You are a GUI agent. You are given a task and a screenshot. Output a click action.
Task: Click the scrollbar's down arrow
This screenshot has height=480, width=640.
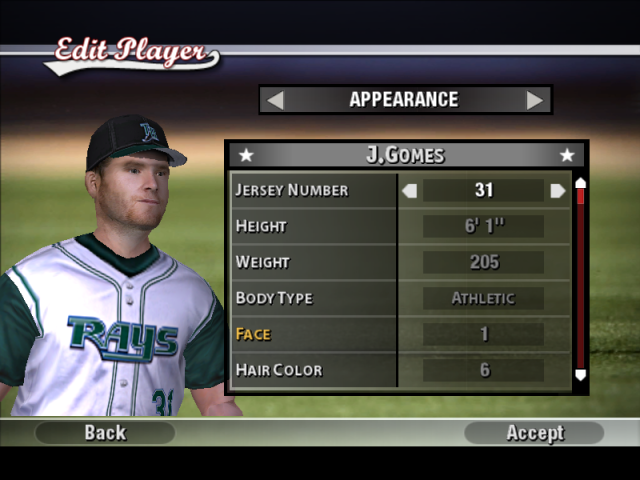tap(580, 375)
